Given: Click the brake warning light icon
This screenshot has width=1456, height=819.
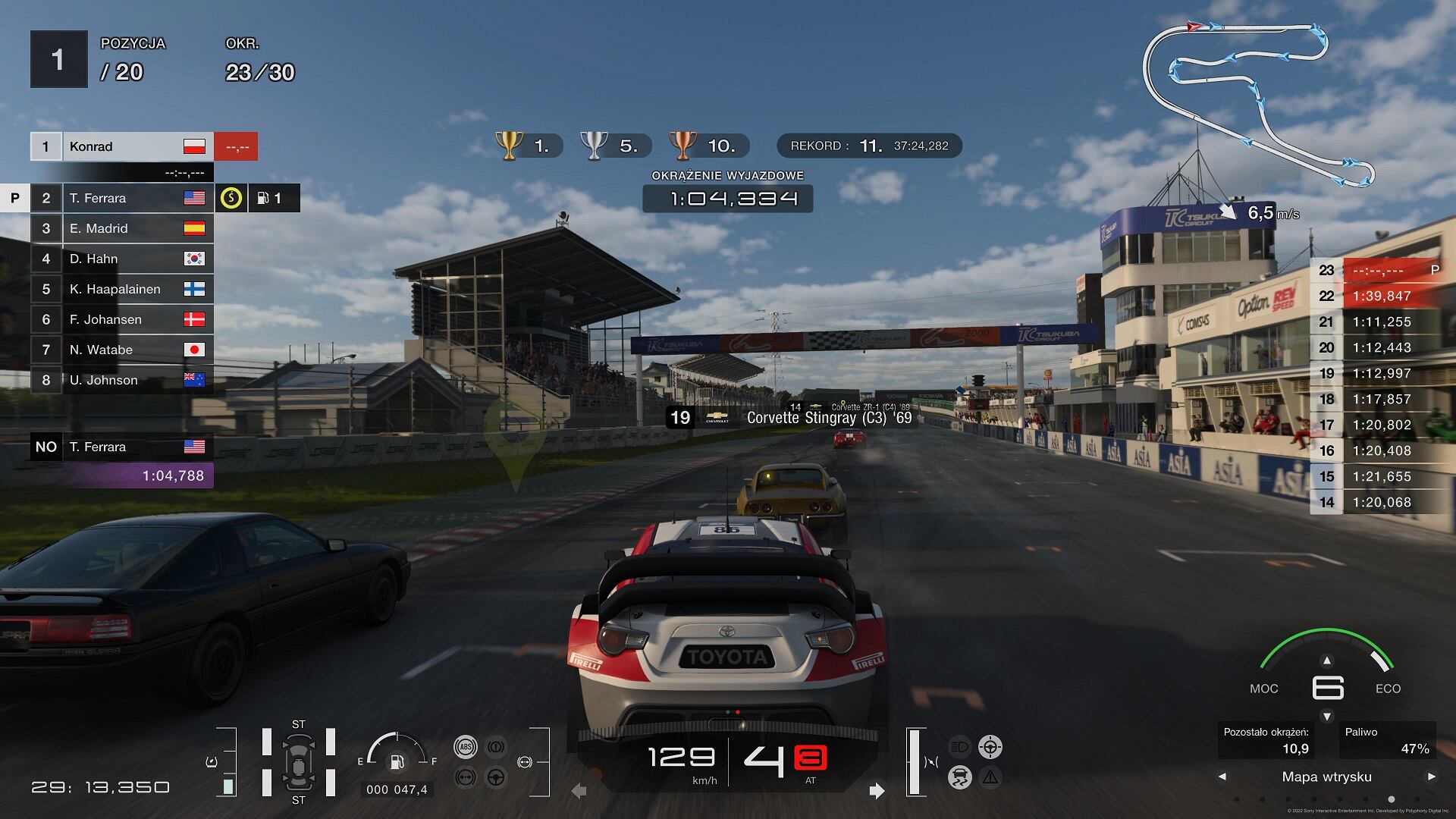Looking at the screenshot, I should (496, 748).
